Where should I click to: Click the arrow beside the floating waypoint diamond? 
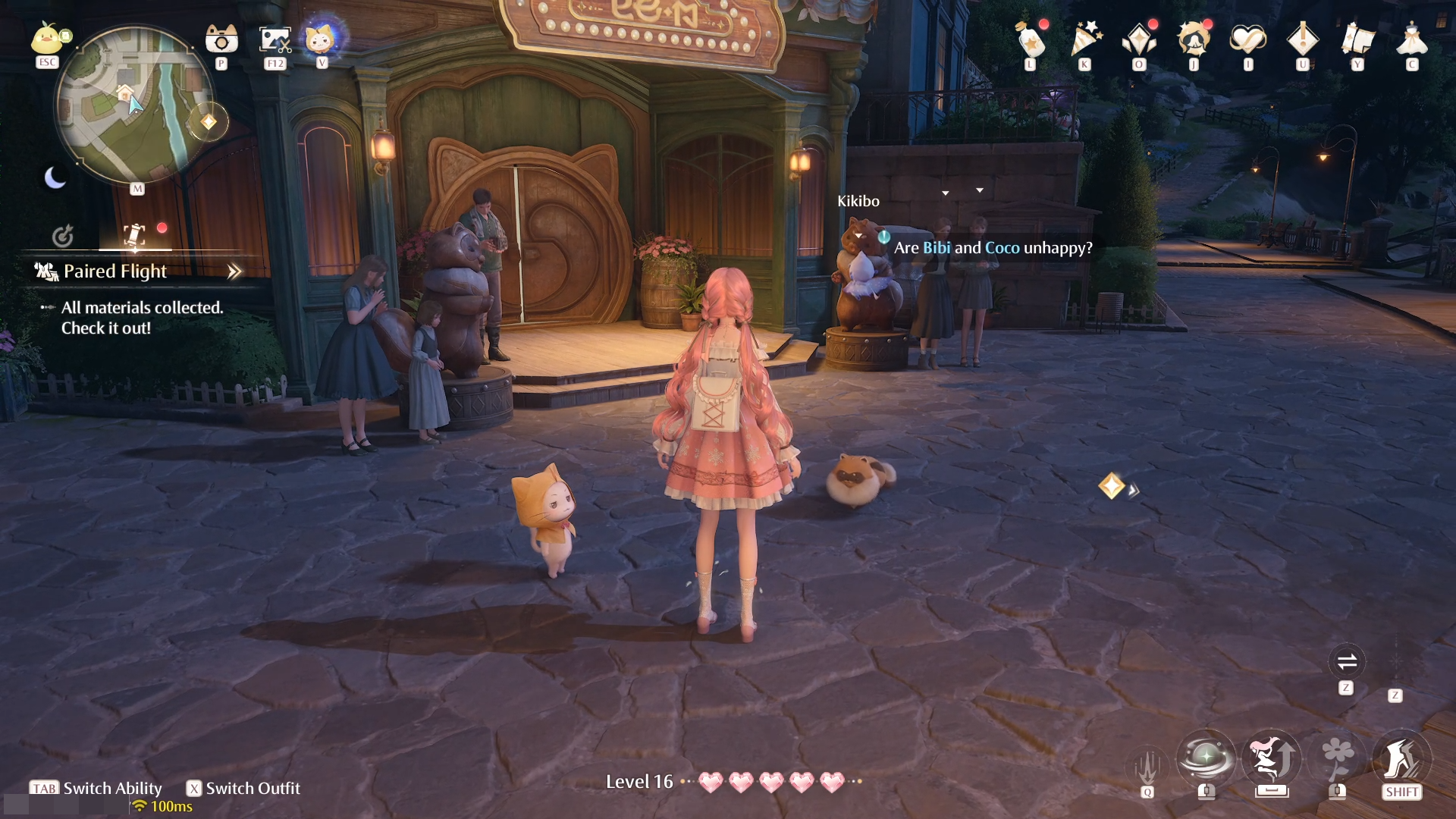click(1134, 491)
